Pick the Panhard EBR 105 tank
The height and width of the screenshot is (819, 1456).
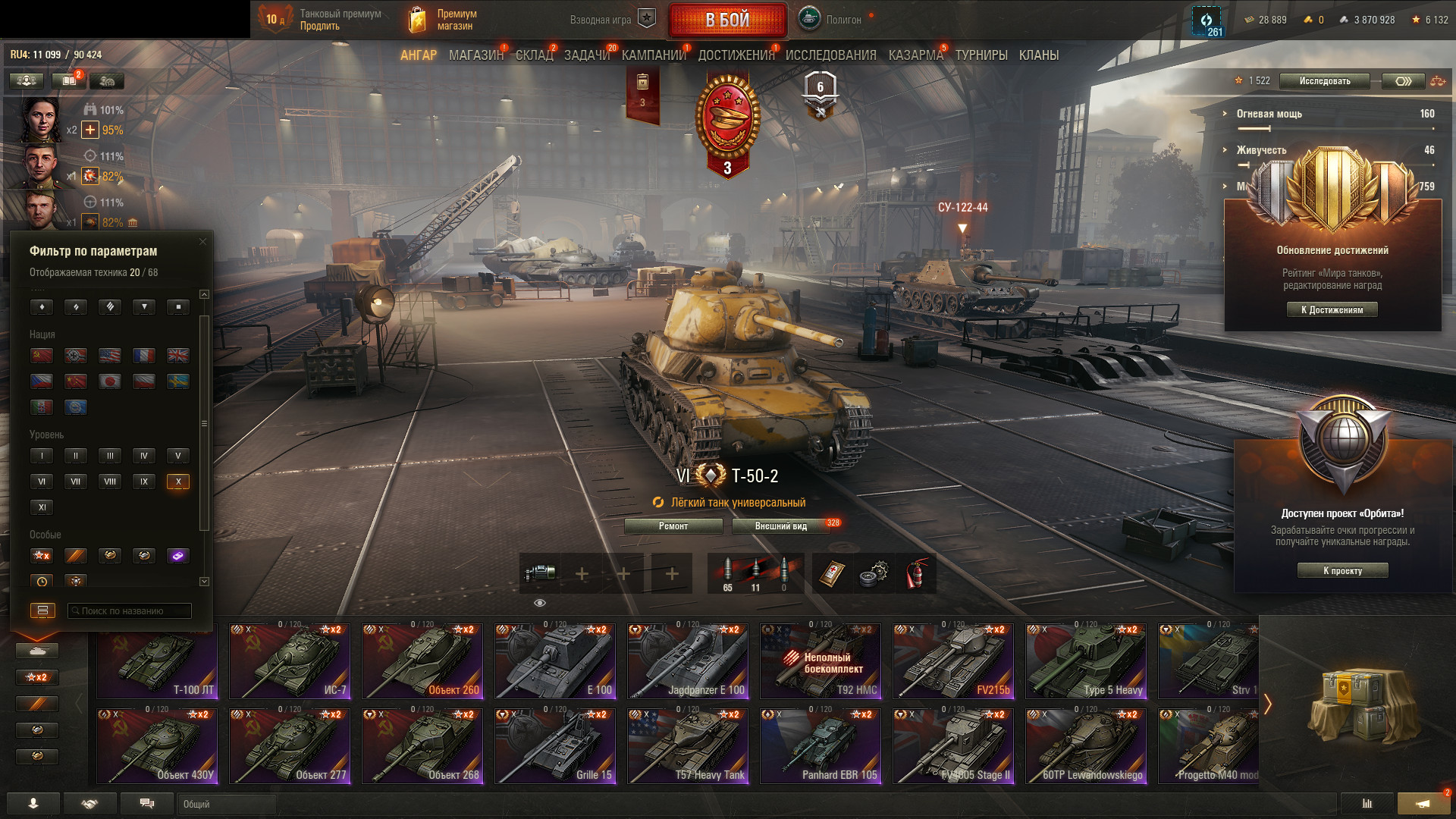click(x=821, y=746)
